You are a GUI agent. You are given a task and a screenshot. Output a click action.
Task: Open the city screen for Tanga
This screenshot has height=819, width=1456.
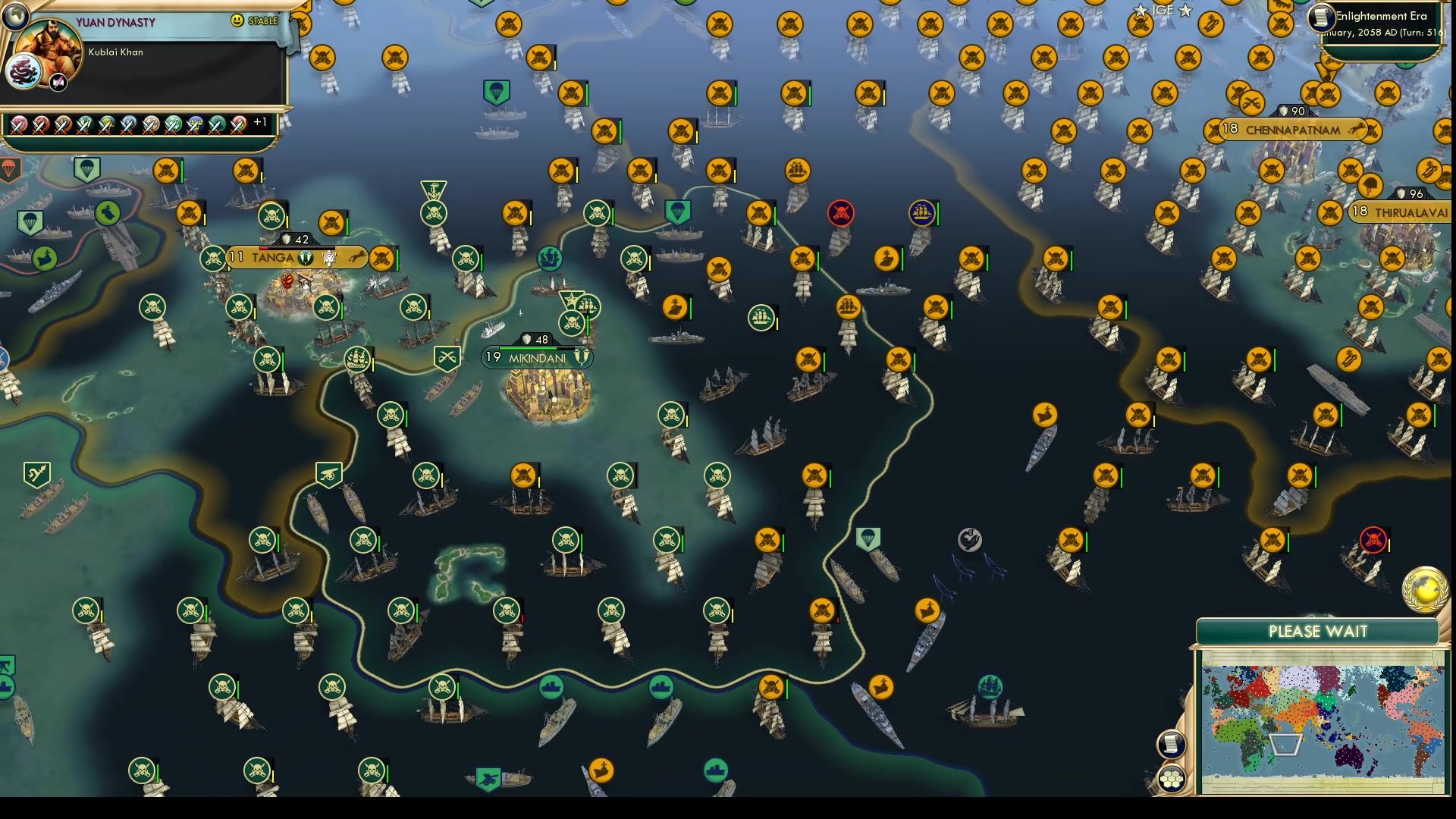pyautogui.click(x=273, y=258)
